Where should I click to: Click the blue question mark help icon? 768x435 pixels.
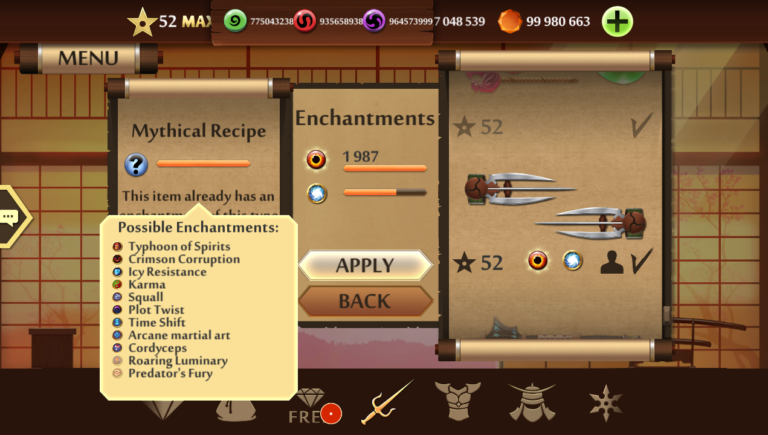pyautogui.click(x=136, y=164)
